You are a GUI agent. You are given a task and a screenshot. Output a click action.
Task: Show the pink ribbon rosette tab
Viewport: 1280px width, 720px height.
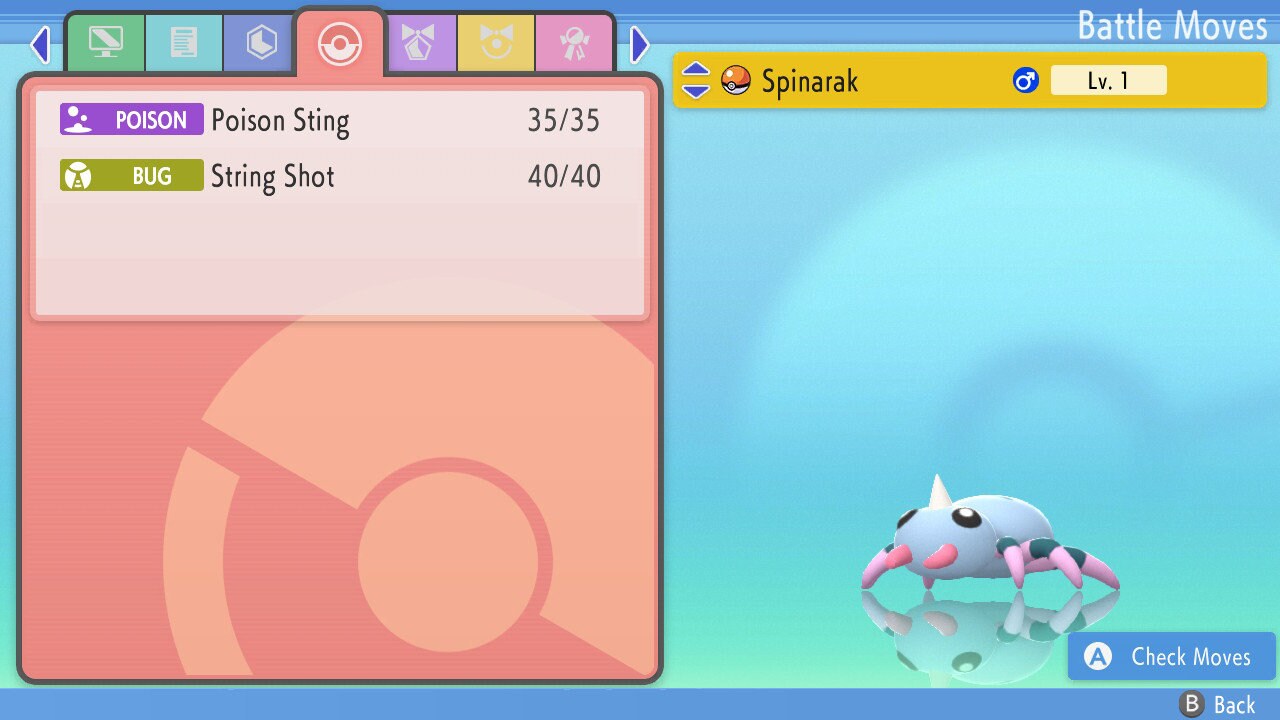[x=574, y=43]
